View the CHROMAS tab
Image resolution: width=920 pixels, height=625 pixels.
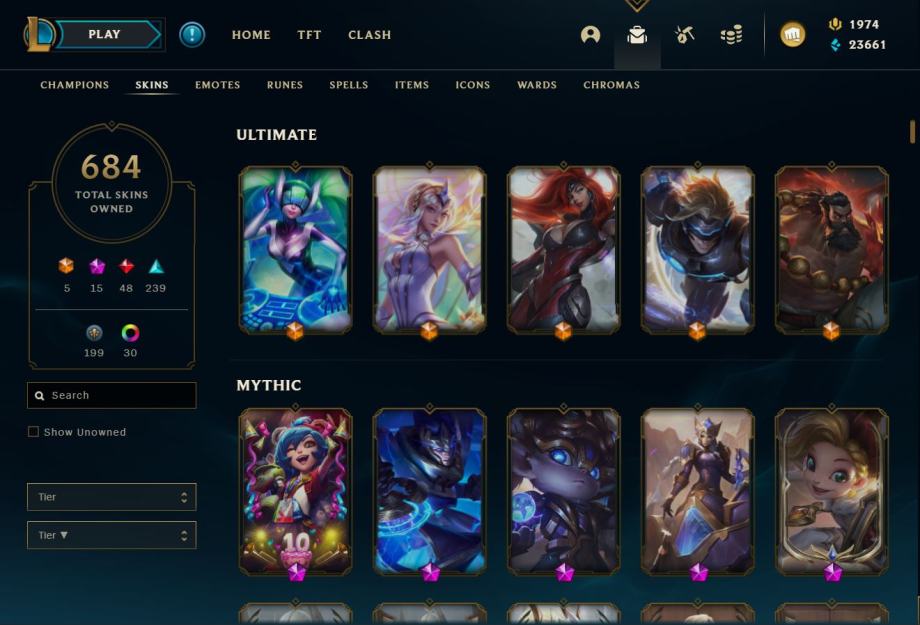tap(611, 85)
